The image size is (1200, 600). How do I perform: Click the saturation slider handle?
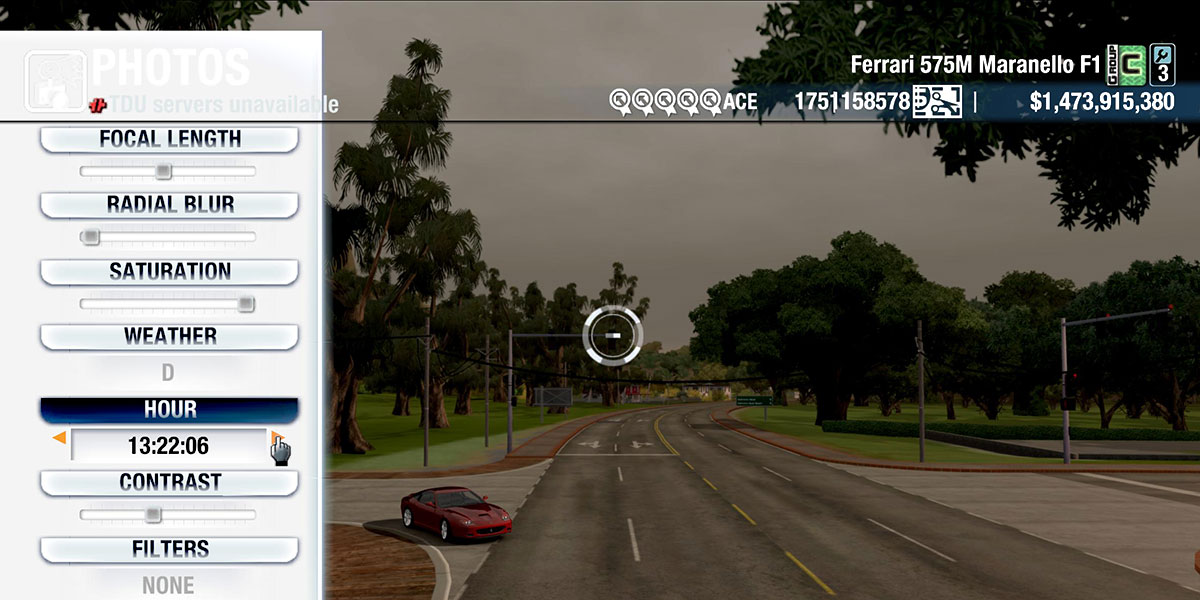[x=245, y=304]
